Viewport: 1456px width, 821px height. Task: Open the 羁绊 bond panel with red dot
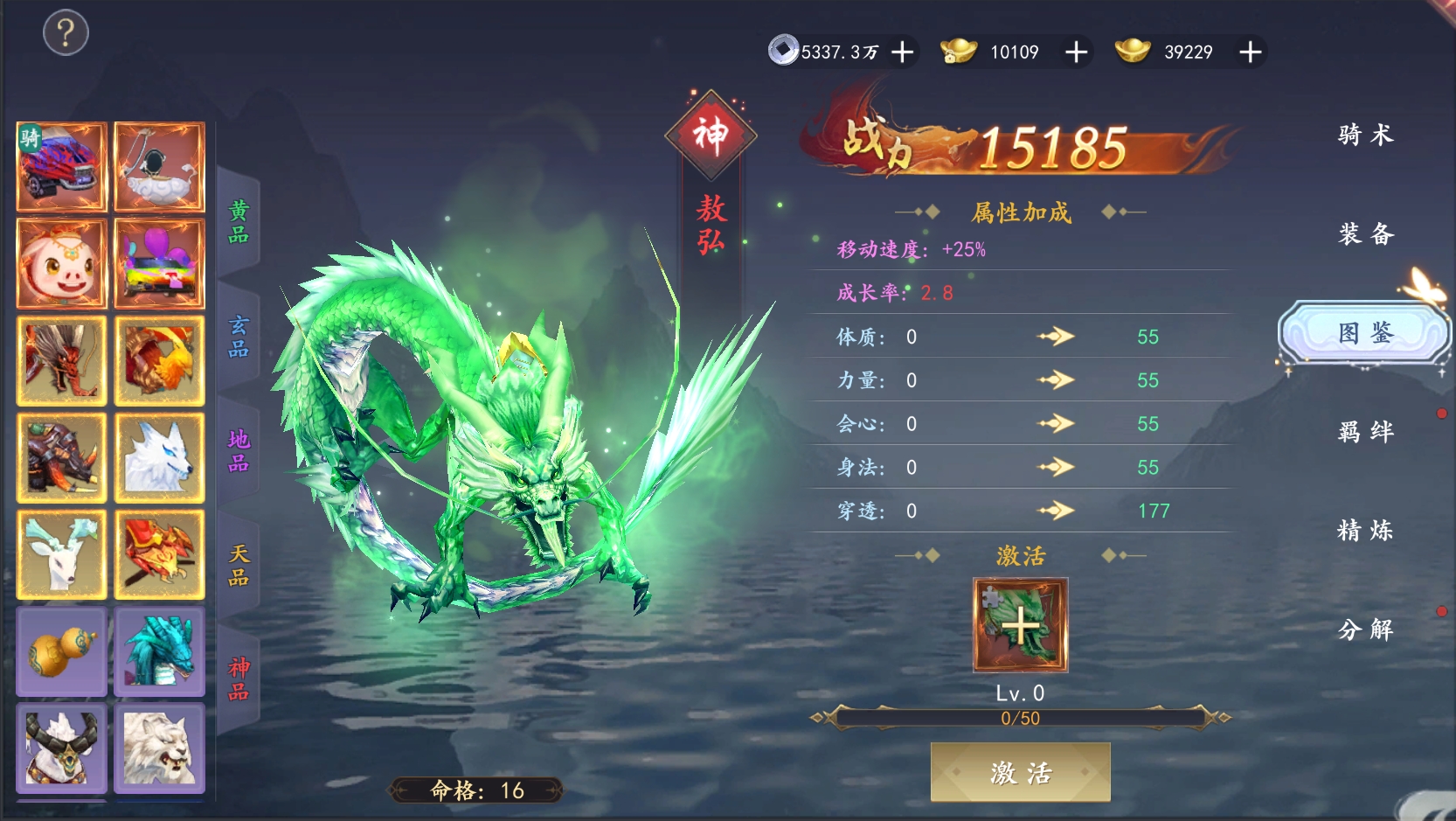tap(1364, 432)
